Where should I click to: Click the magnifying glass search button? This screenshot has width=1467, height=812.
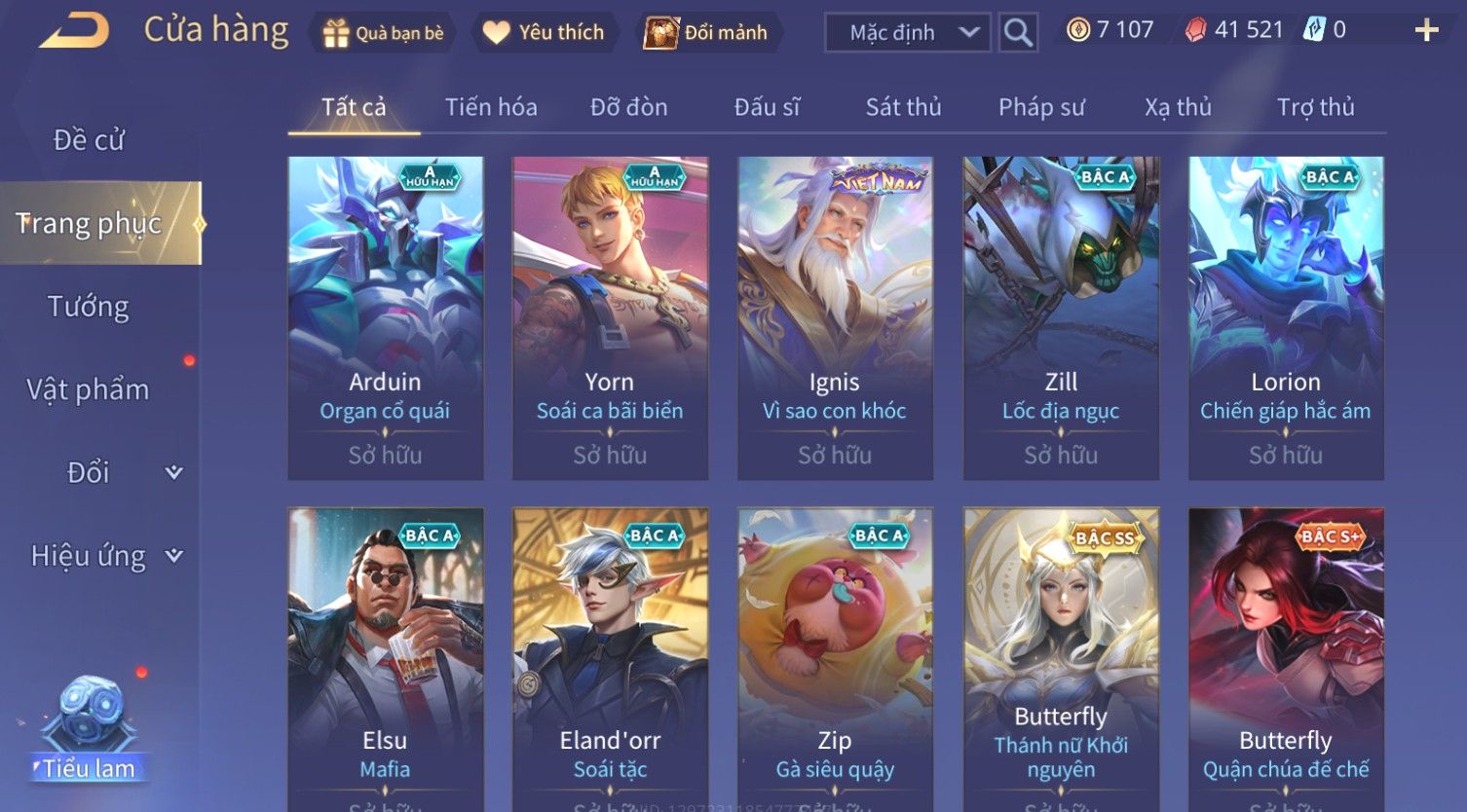pyautogui.click(x=1018, y=33)
